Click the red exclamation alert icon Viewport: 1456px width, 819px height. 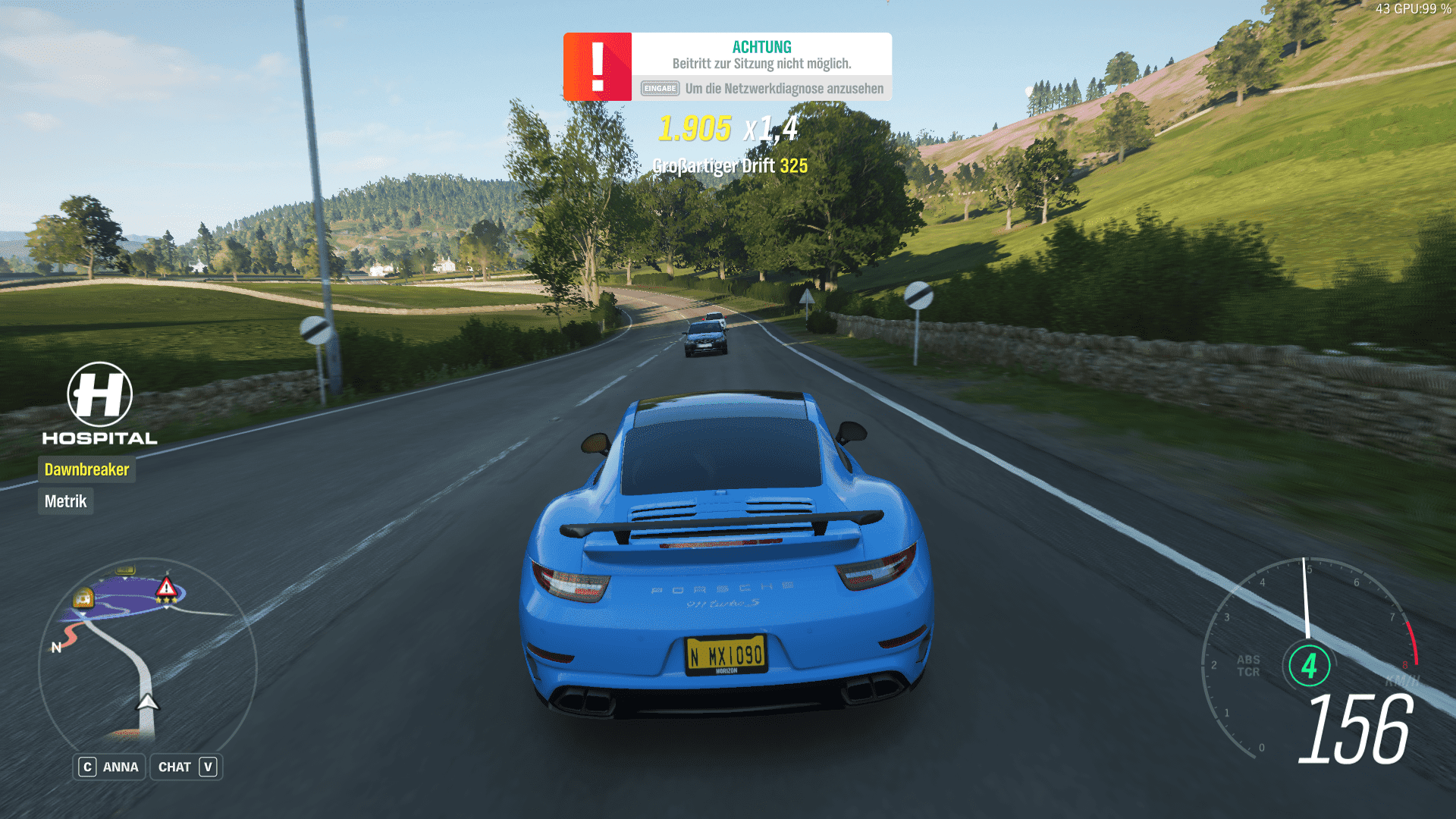pyautogui.click(x=598, y=67)
